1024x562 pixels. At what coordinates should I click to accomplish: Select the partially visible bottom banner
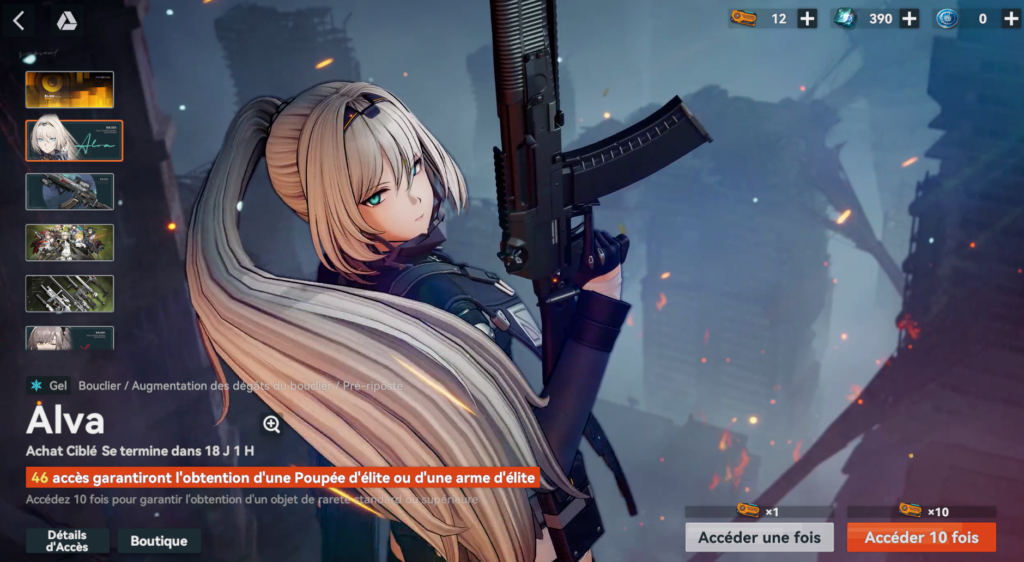click(x=70, y=338)
